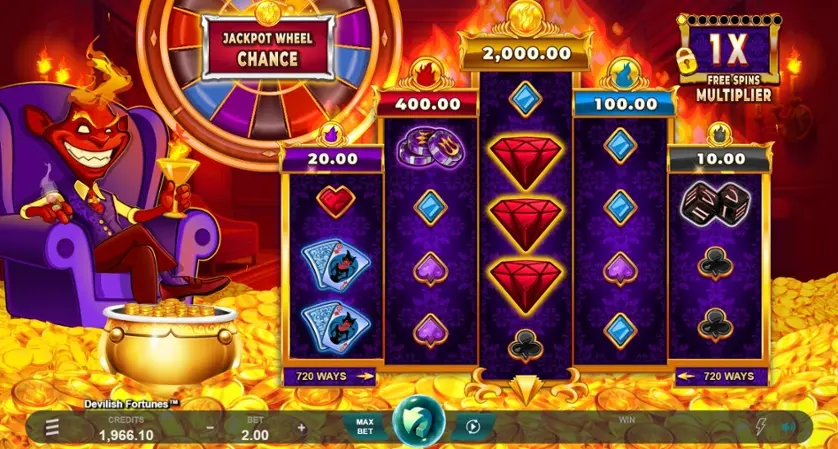Screen dimensions: 838x449
Task: Toggle the sound speaker icon
Action: point(788,427)
